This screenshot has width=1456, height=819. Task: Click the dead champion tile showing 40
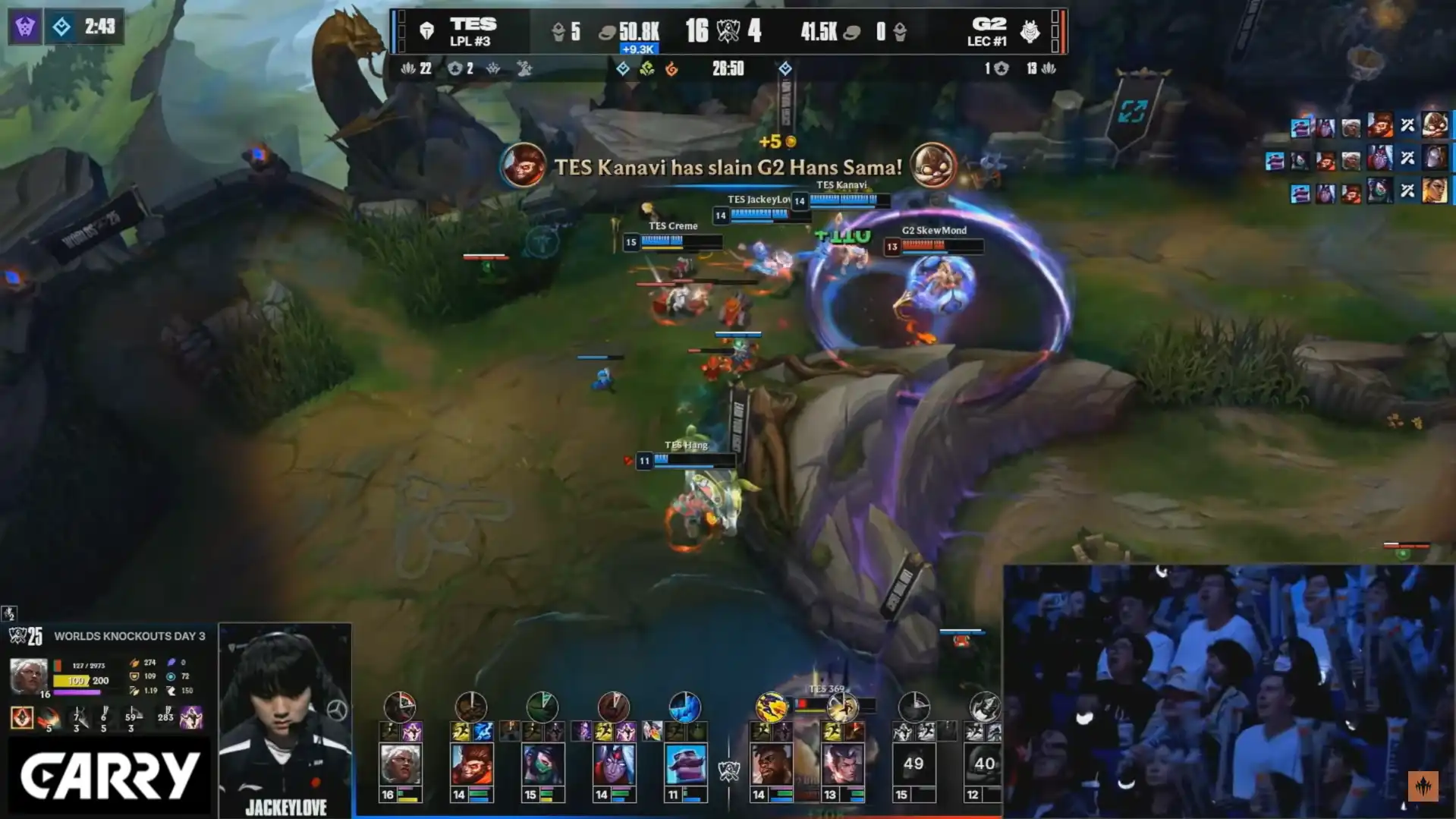[984, 764]
